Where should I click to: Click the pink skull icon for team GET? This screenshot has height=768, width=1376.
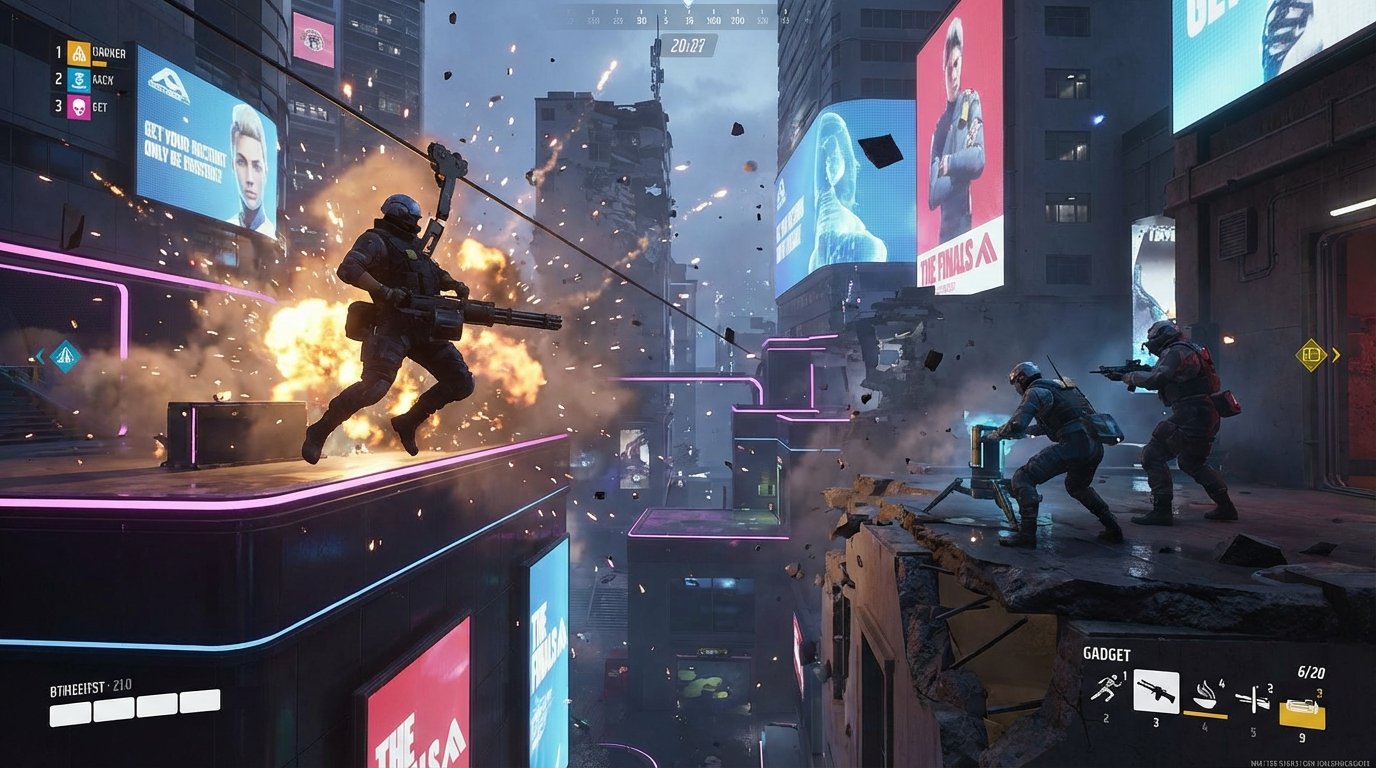[79, 108]
